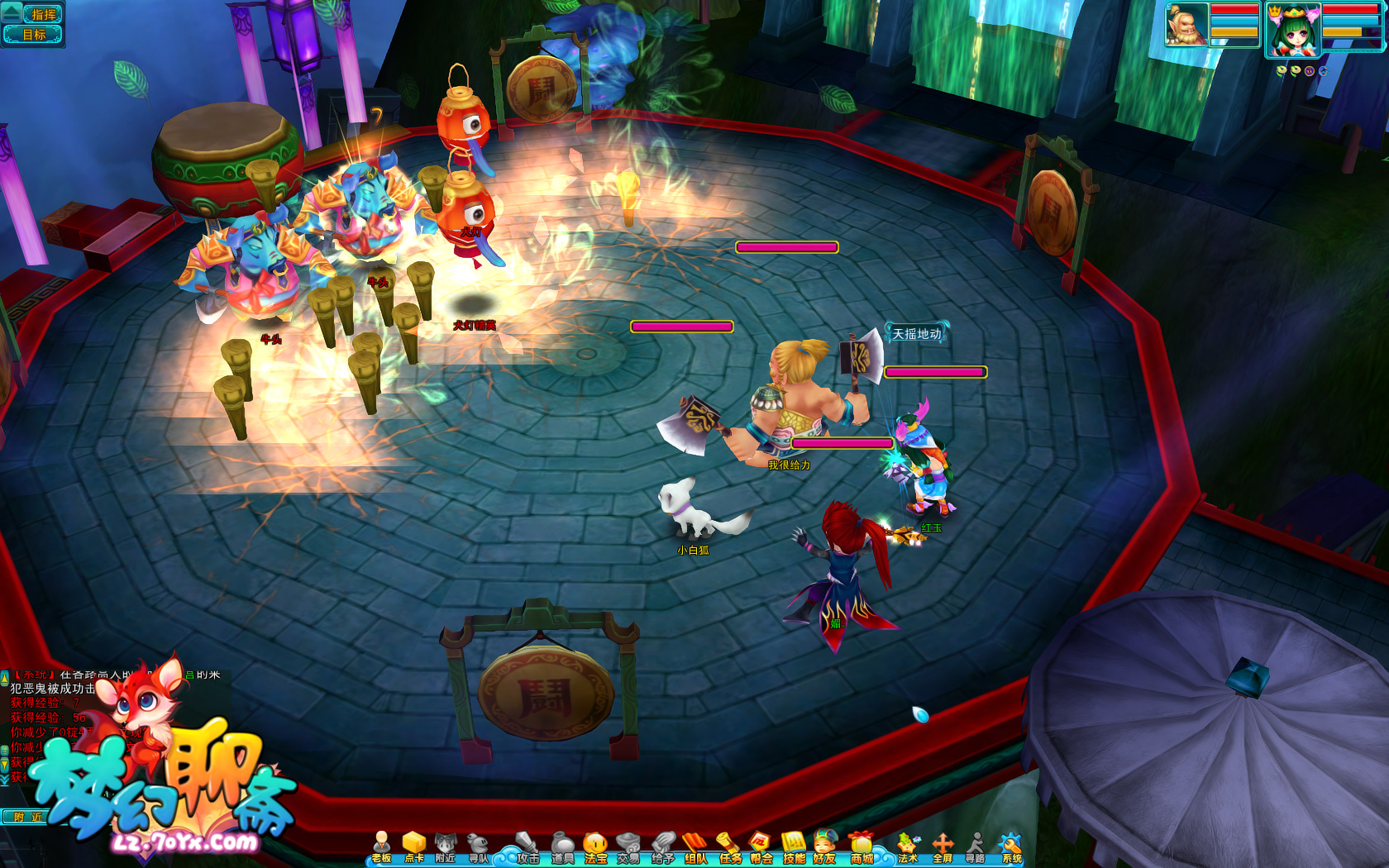Select the 目标 target button
This screenshot has width=1389, height=868.
tap(35, 34)
